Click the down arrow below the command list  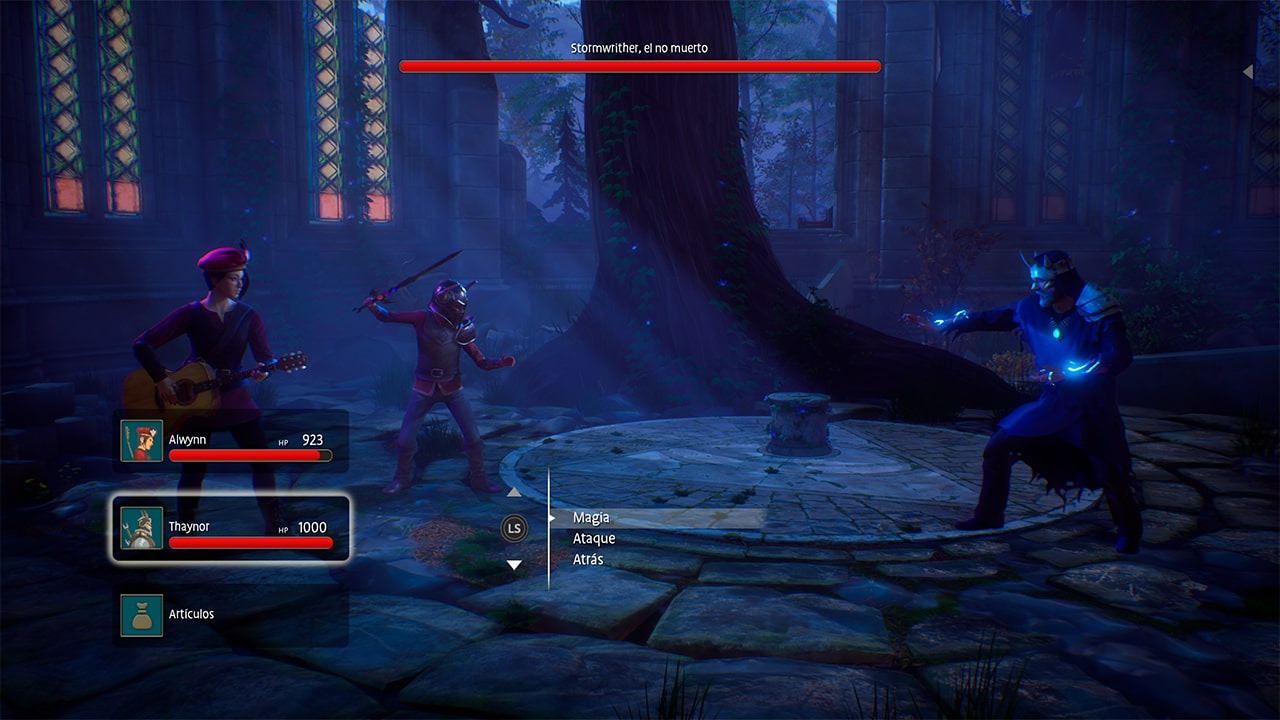pos(514,565)
